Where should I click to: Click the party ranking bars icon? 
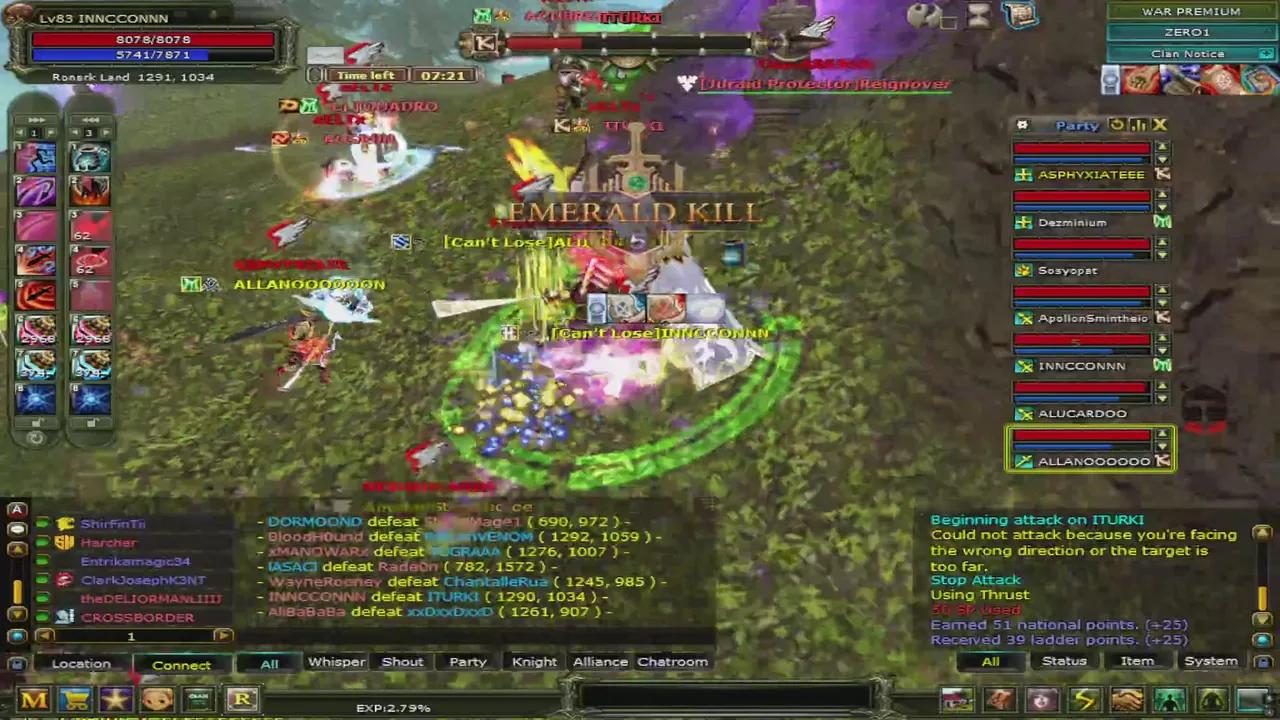[1138, 125]
